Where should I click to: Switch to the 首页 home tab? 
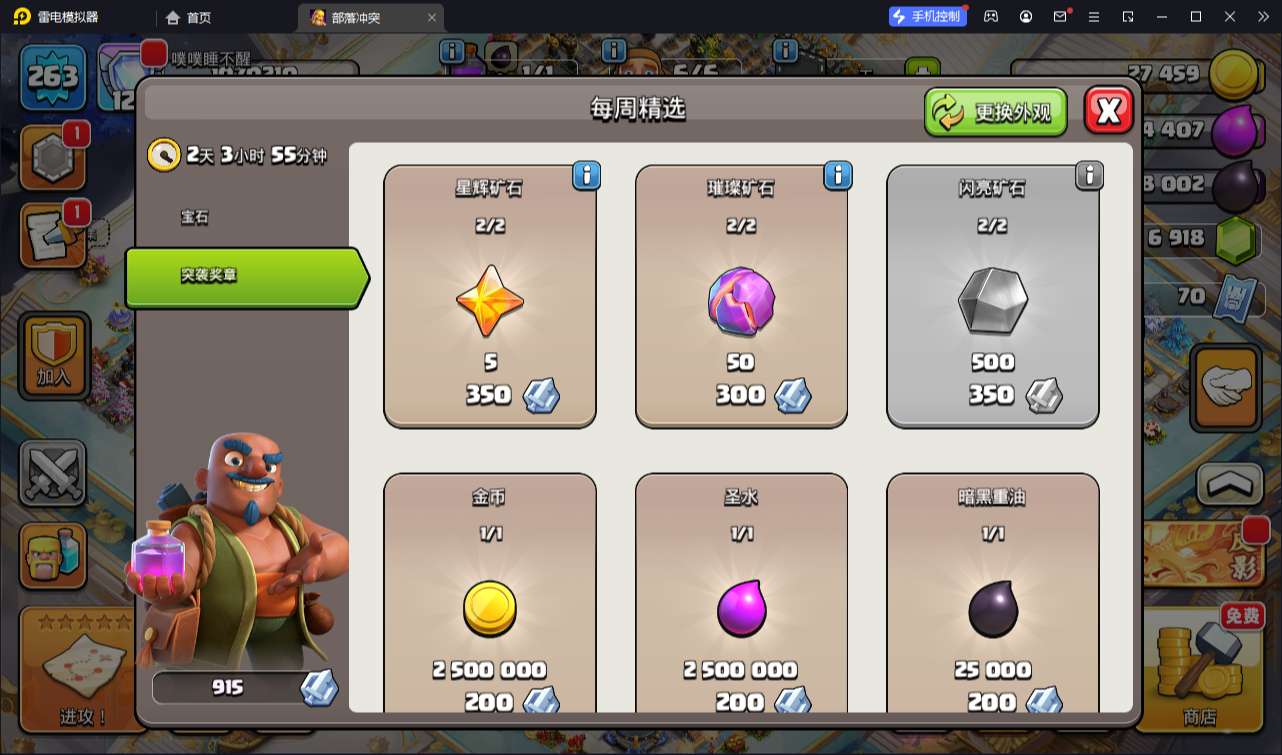188,17
